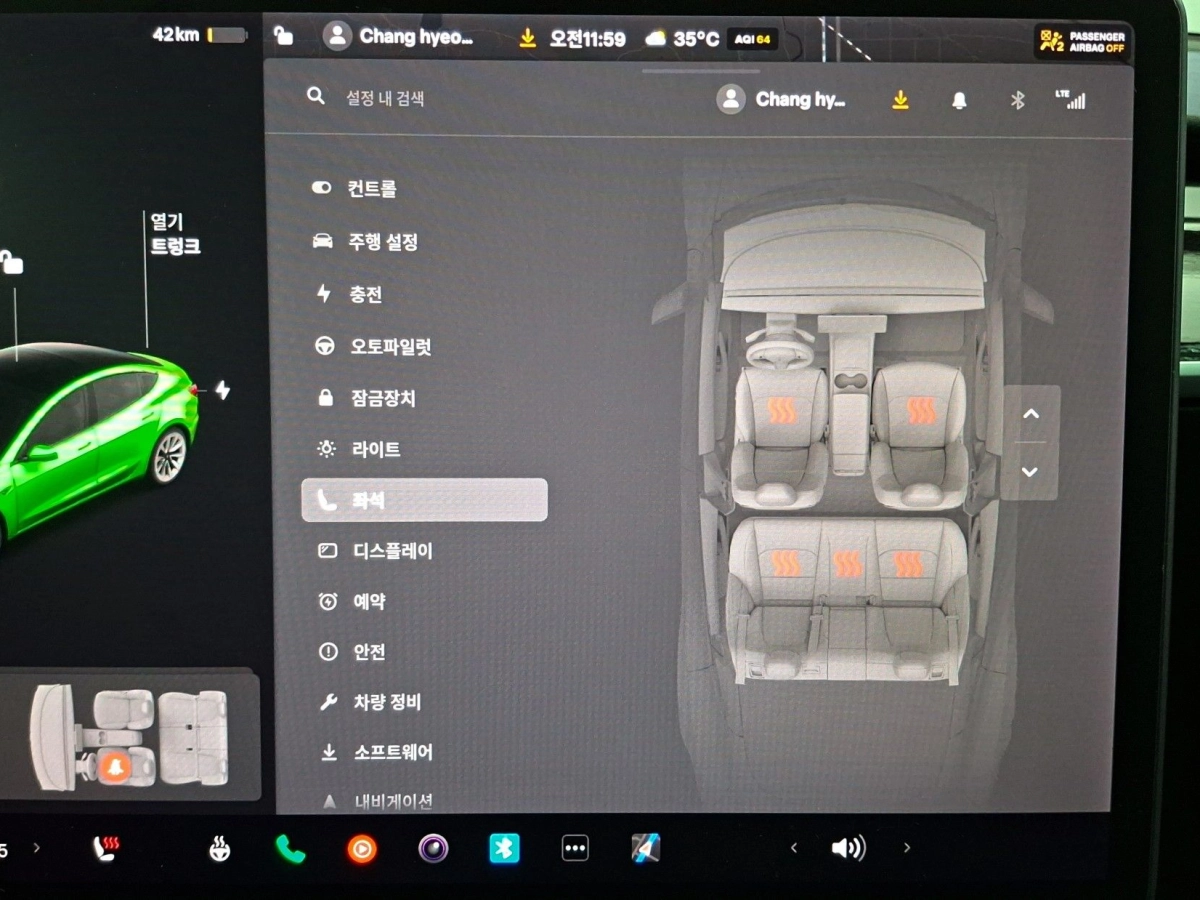Select the 소프트웨어 software entry
Viewport: 1200px width, 900px height.
coord(392,753)
